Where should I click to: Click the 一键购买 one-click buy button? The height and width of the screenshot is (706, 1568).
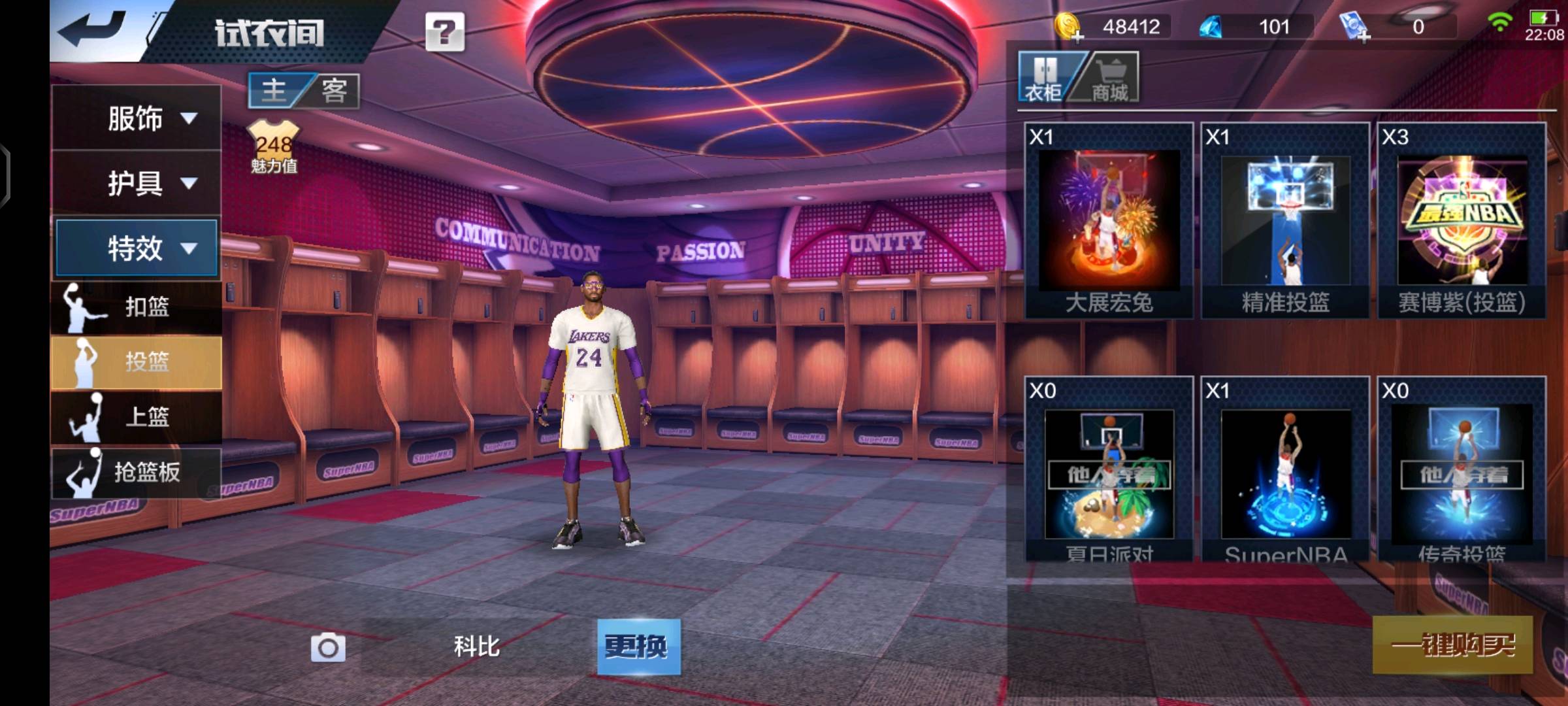tap(1452, 645)
